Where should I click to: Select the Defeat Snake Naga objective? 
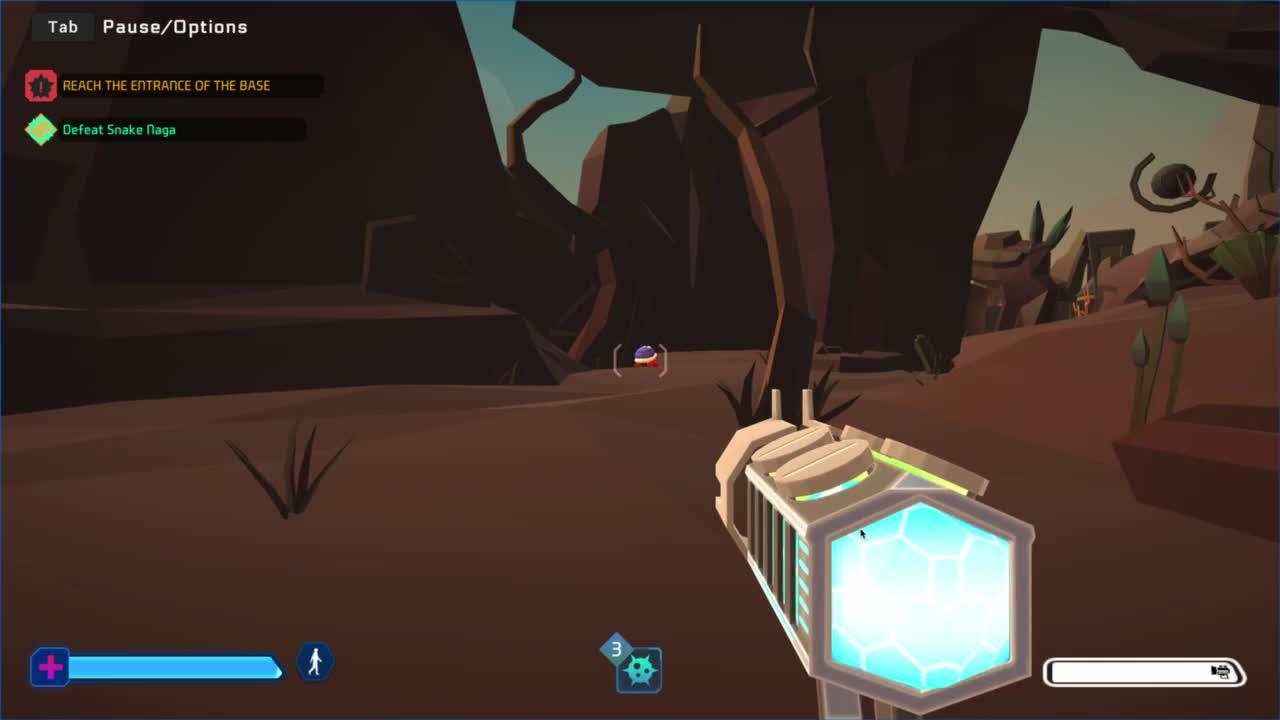coord(120,130)
